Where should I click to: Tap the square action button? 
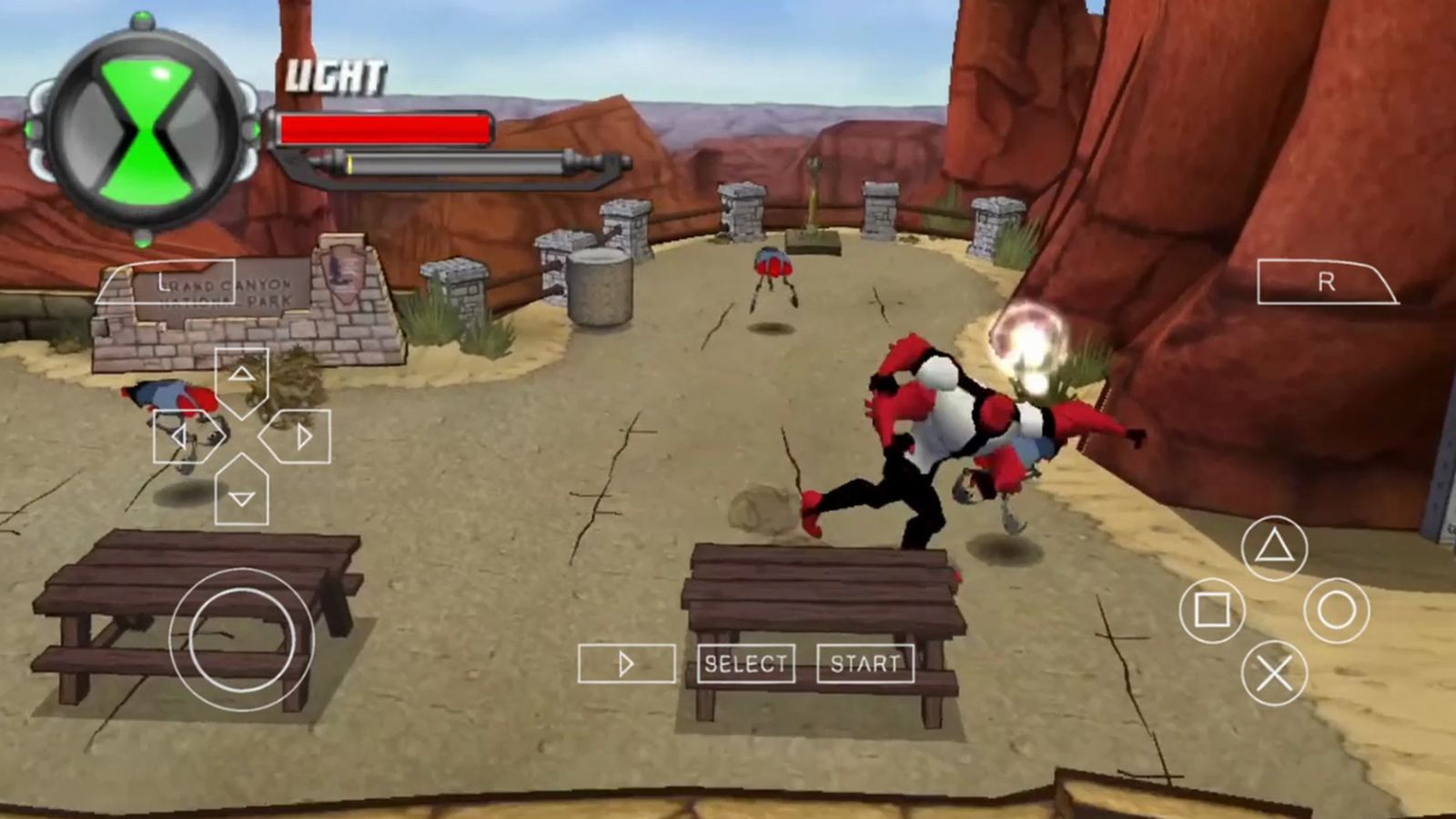[x=1211, y=610]
